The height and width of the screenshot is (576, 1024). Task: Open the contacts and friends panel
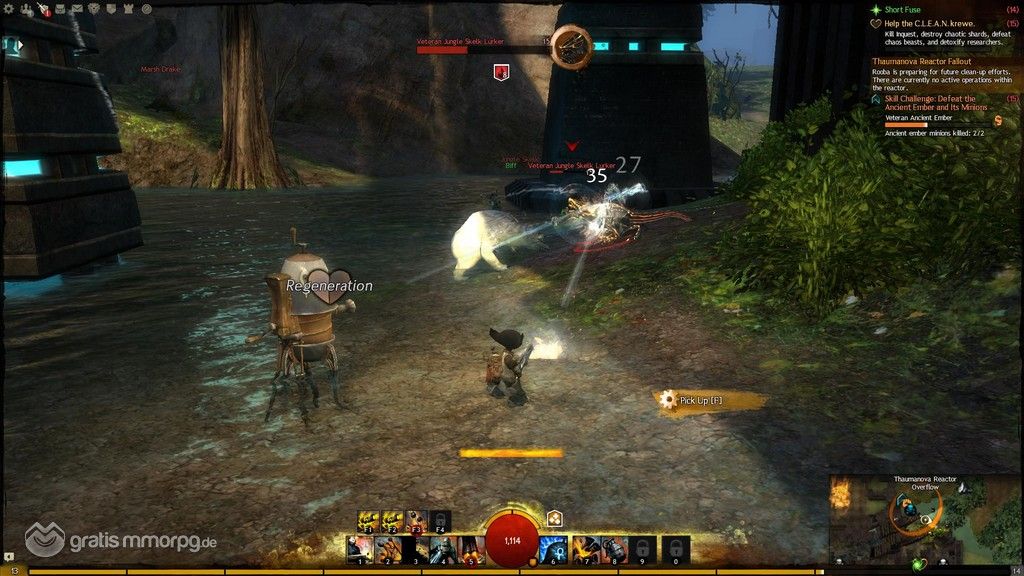pos(27,9)
